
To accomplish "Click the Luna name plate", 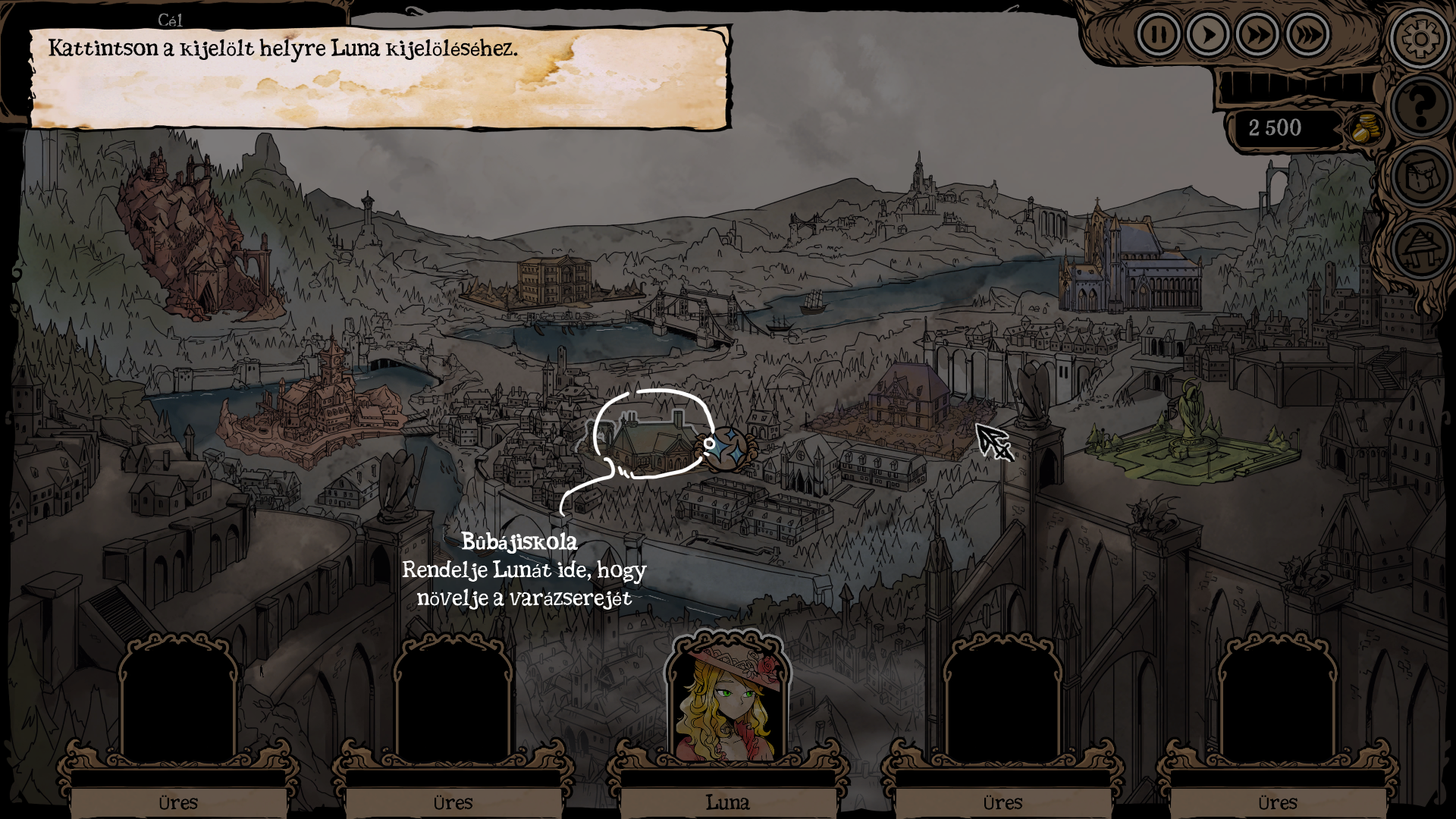I will click(727, 802).
